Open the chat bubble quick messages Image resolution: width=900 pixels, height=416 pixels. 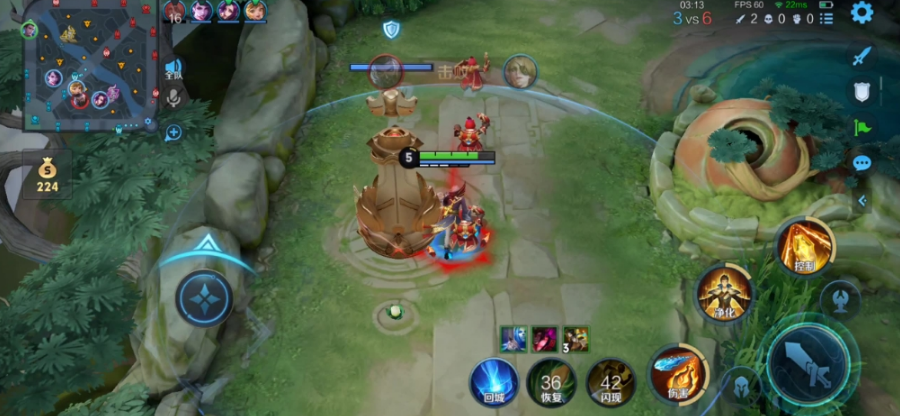click(862, 163)
